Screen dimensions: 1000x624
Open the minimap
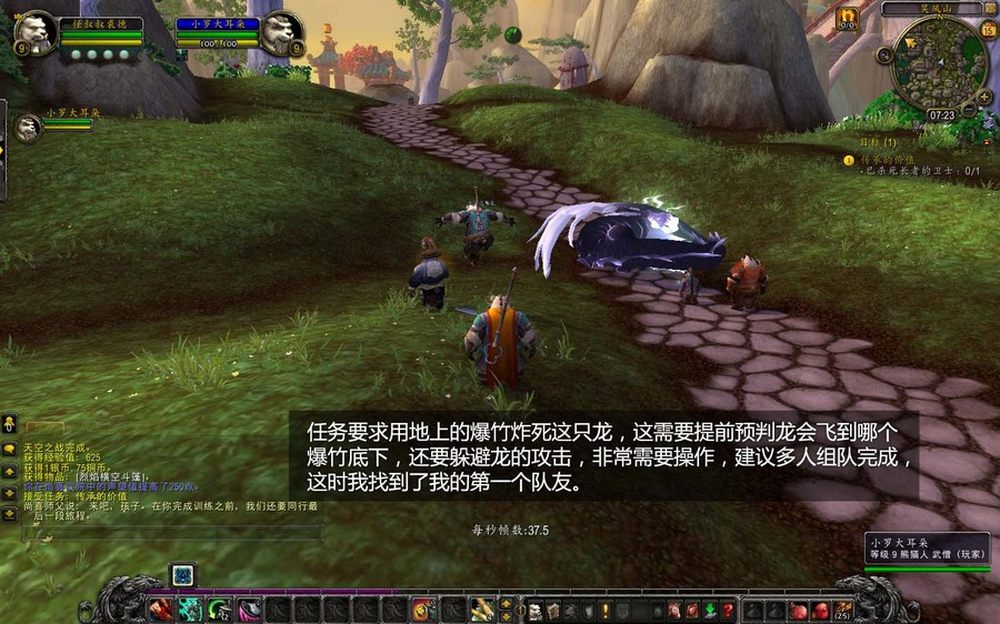click(939, 64)
